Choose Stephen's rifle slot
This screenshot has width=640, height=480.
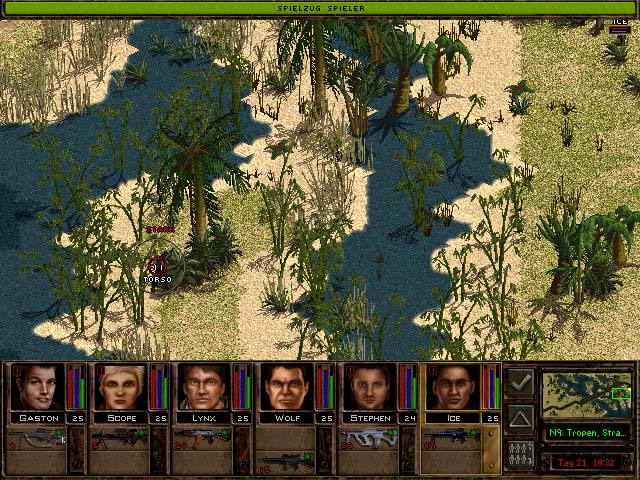pos(371,437)
